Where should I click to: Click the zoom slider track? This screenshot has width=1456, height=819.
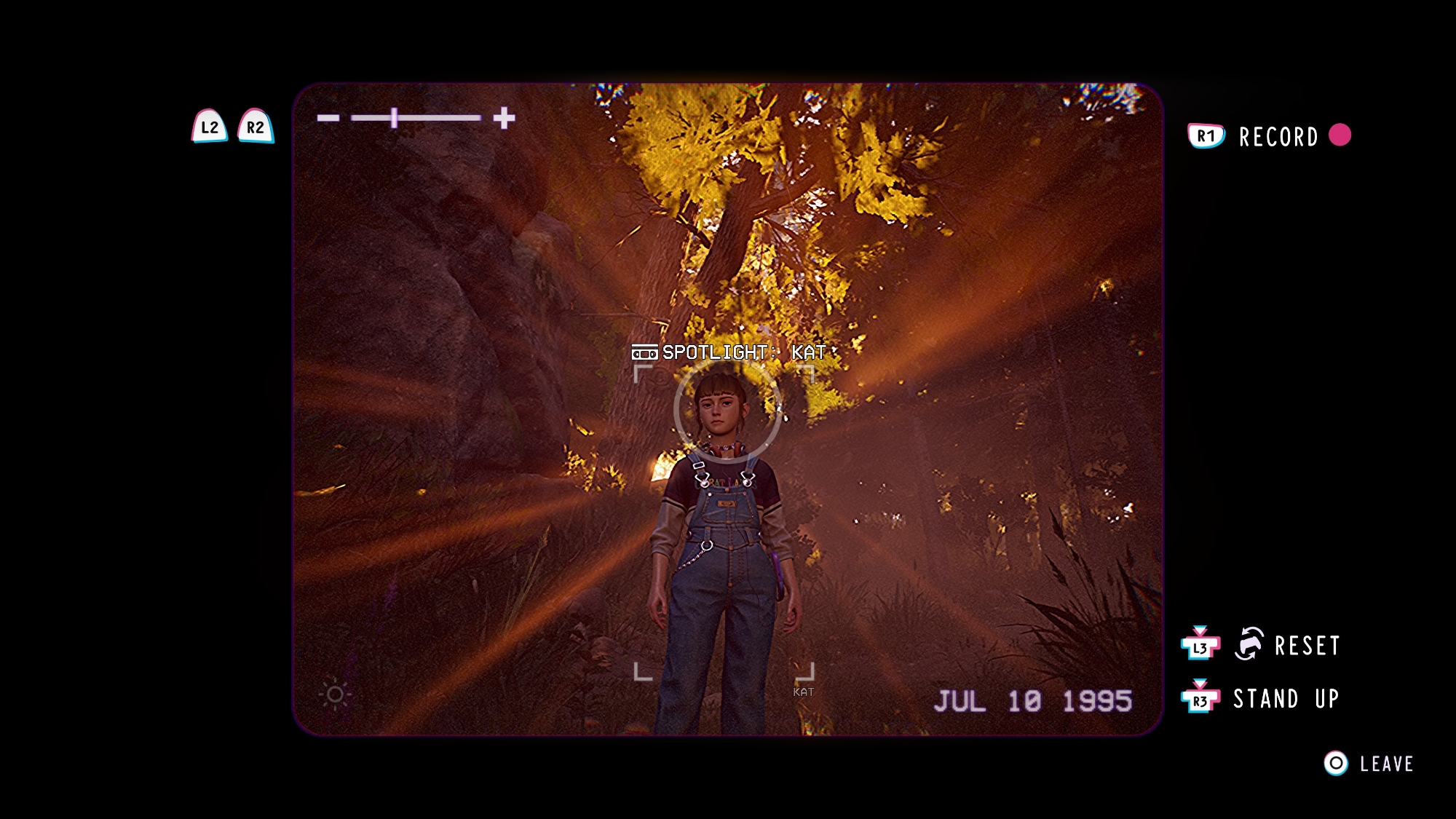pyautogui.click(x=416, y=118)
